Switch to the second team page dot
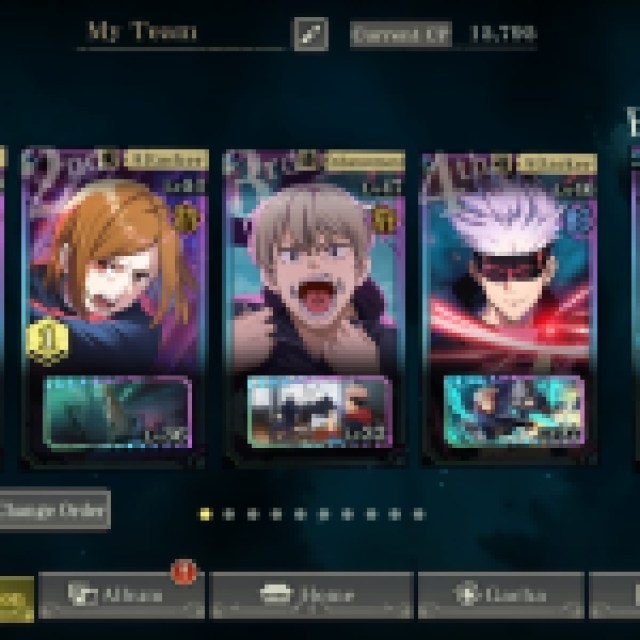The width and height of the screenshot is (640, 640). pyautogui.click(x=229, y=514)
